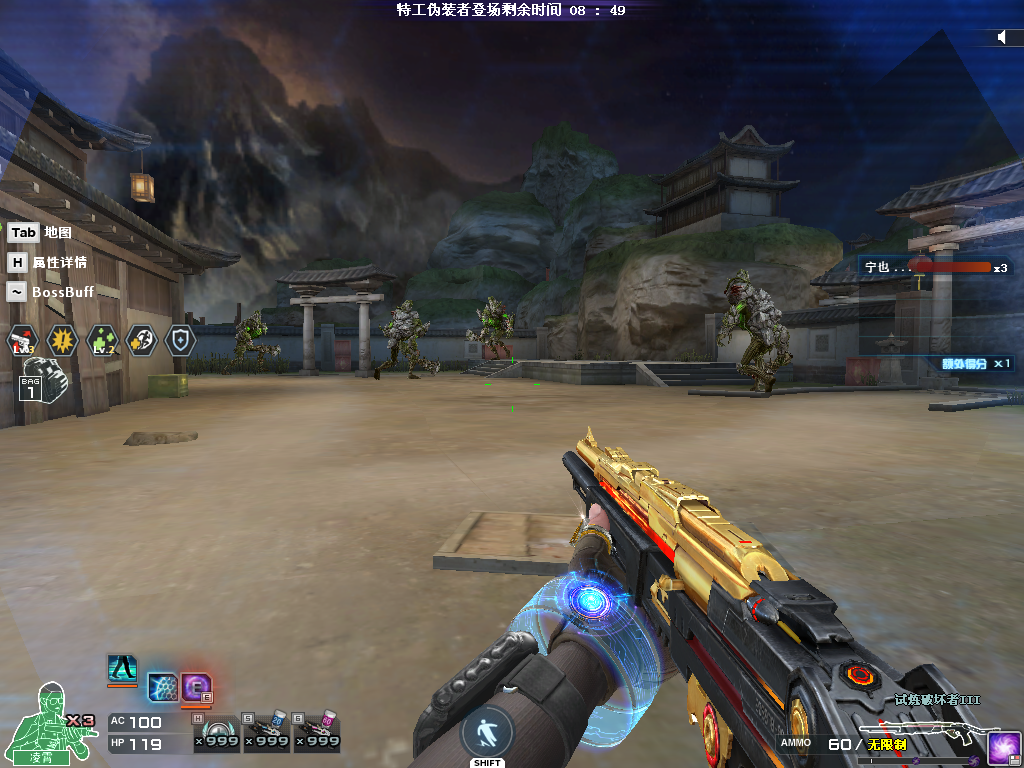Activate the purple swirl weapon skill icon

pyautogui.click(x=1003, y=748)
